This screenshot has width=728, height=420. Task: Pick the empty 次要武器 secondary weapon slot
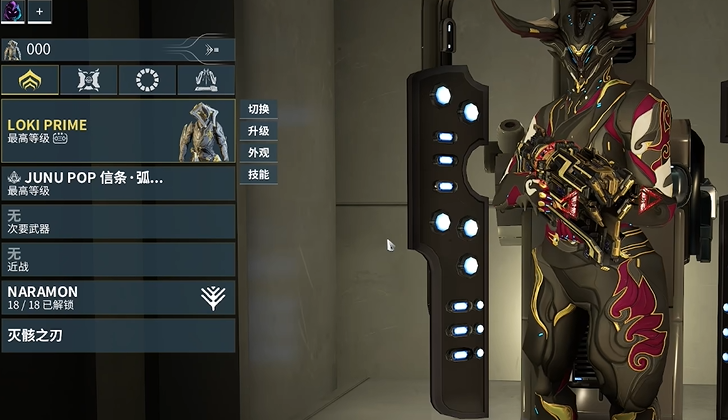point(118,221)
